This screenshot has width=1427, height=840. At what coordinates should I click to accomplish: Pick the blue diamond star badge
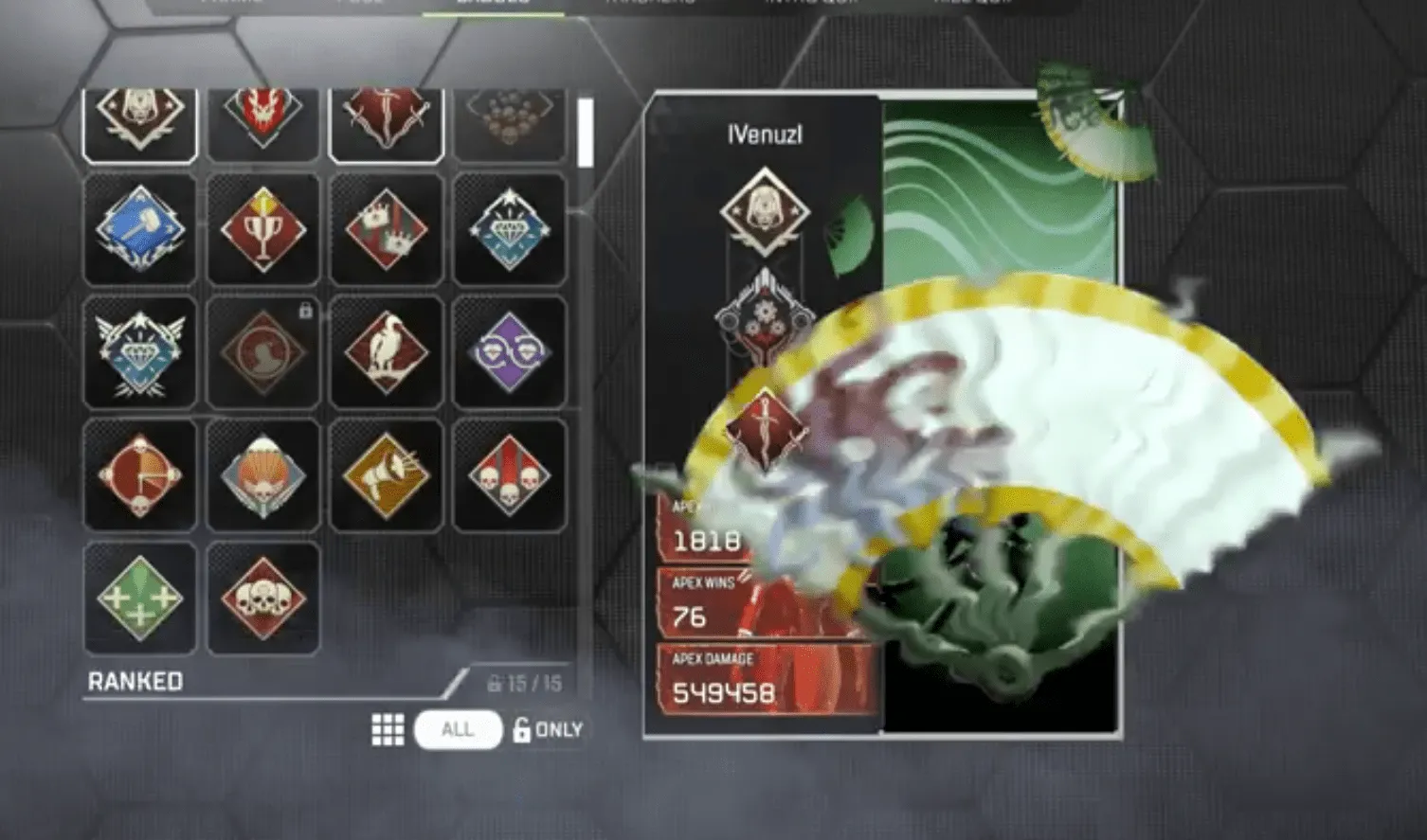510,229
